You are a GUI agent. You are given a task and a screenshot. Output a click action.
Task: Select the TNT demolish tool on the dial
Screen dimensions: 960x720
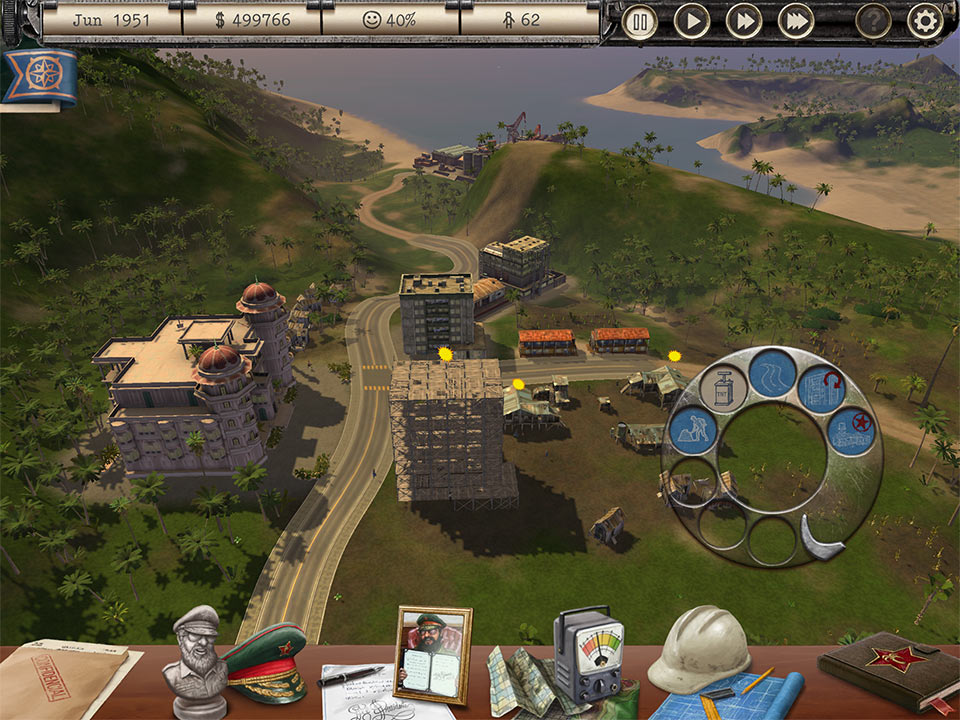[724, 388]
